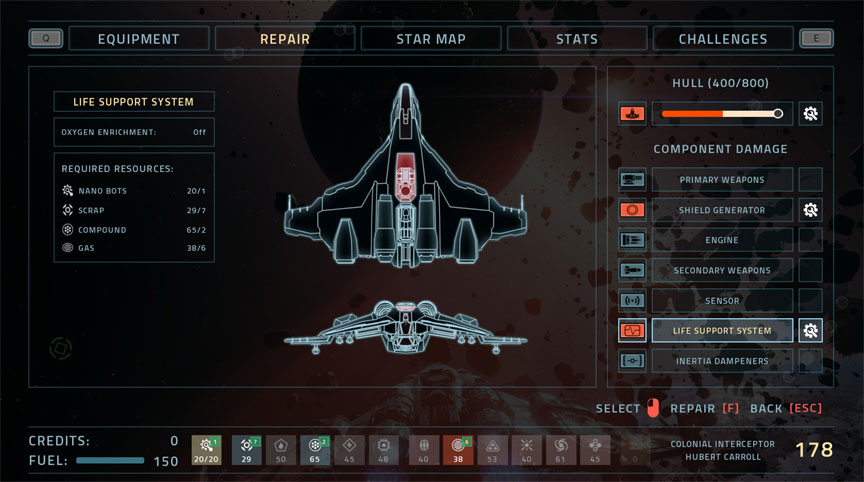Adjust the hull repair slider
Image resolution: width=864 pixels, height=482 pixels.
click(x=777, y=114)
